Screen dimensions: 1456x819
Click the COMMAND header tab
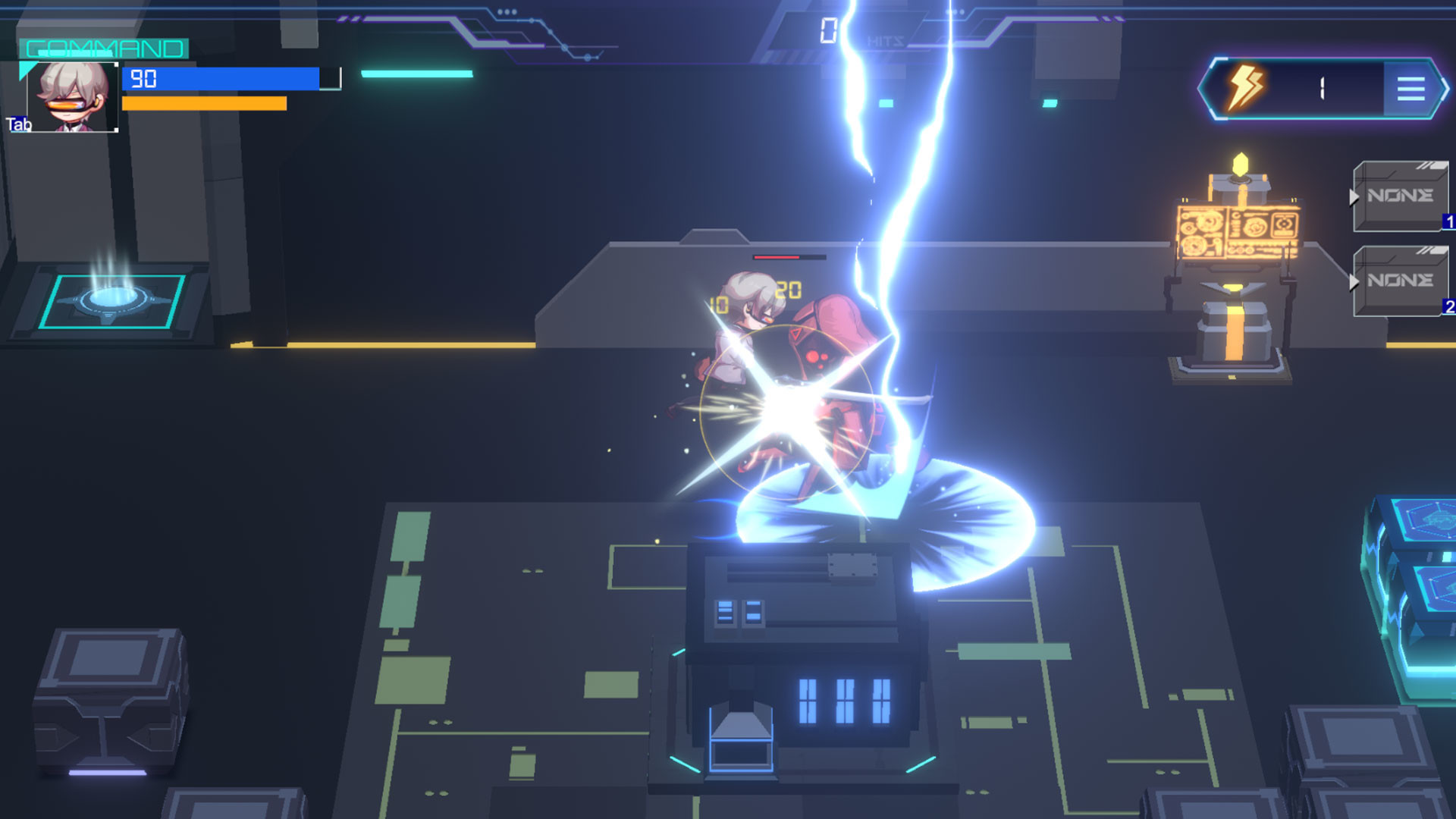coord(102,49)
